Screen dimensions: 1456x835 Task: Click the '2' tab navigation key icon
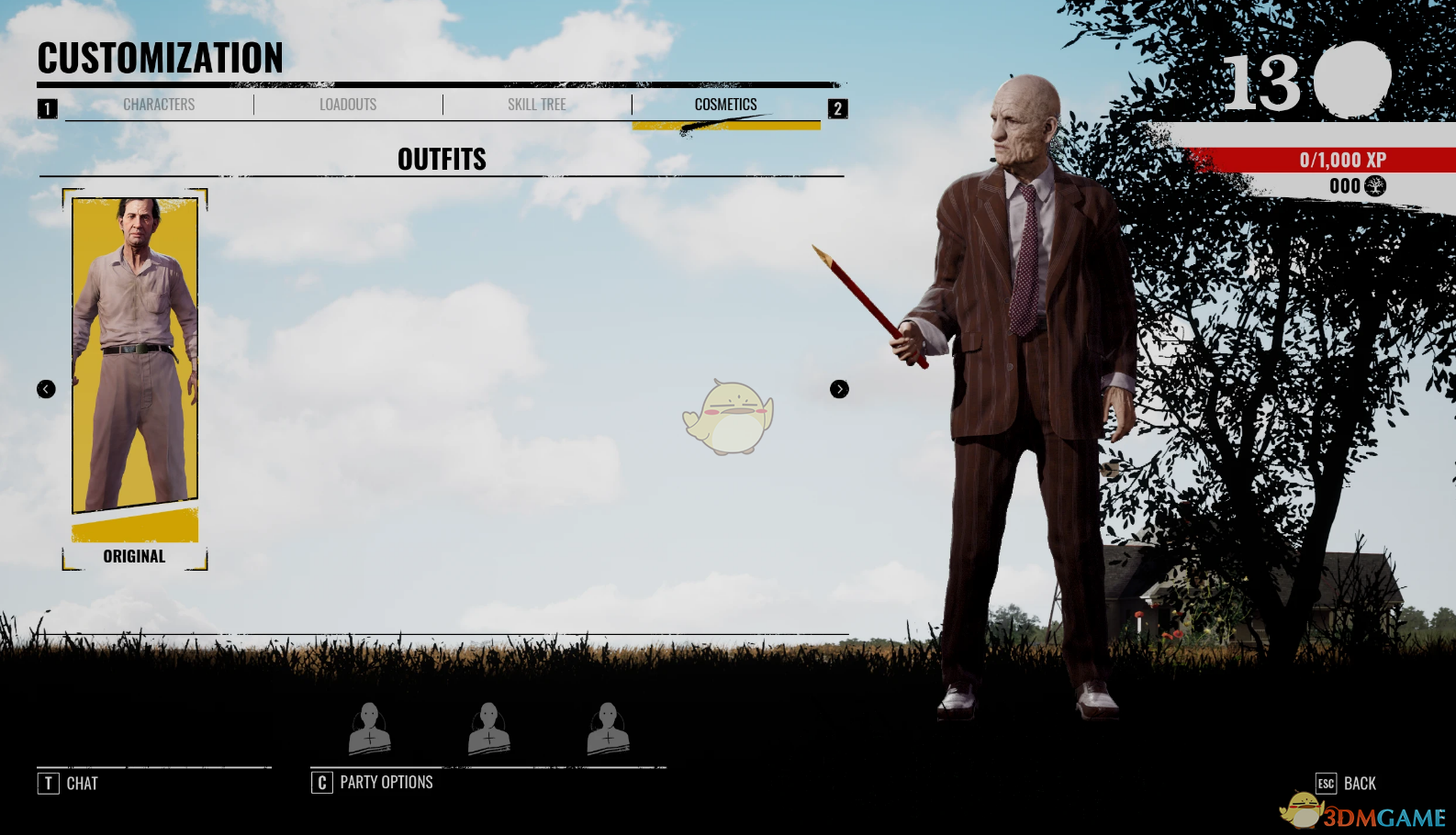coord(836,106)
